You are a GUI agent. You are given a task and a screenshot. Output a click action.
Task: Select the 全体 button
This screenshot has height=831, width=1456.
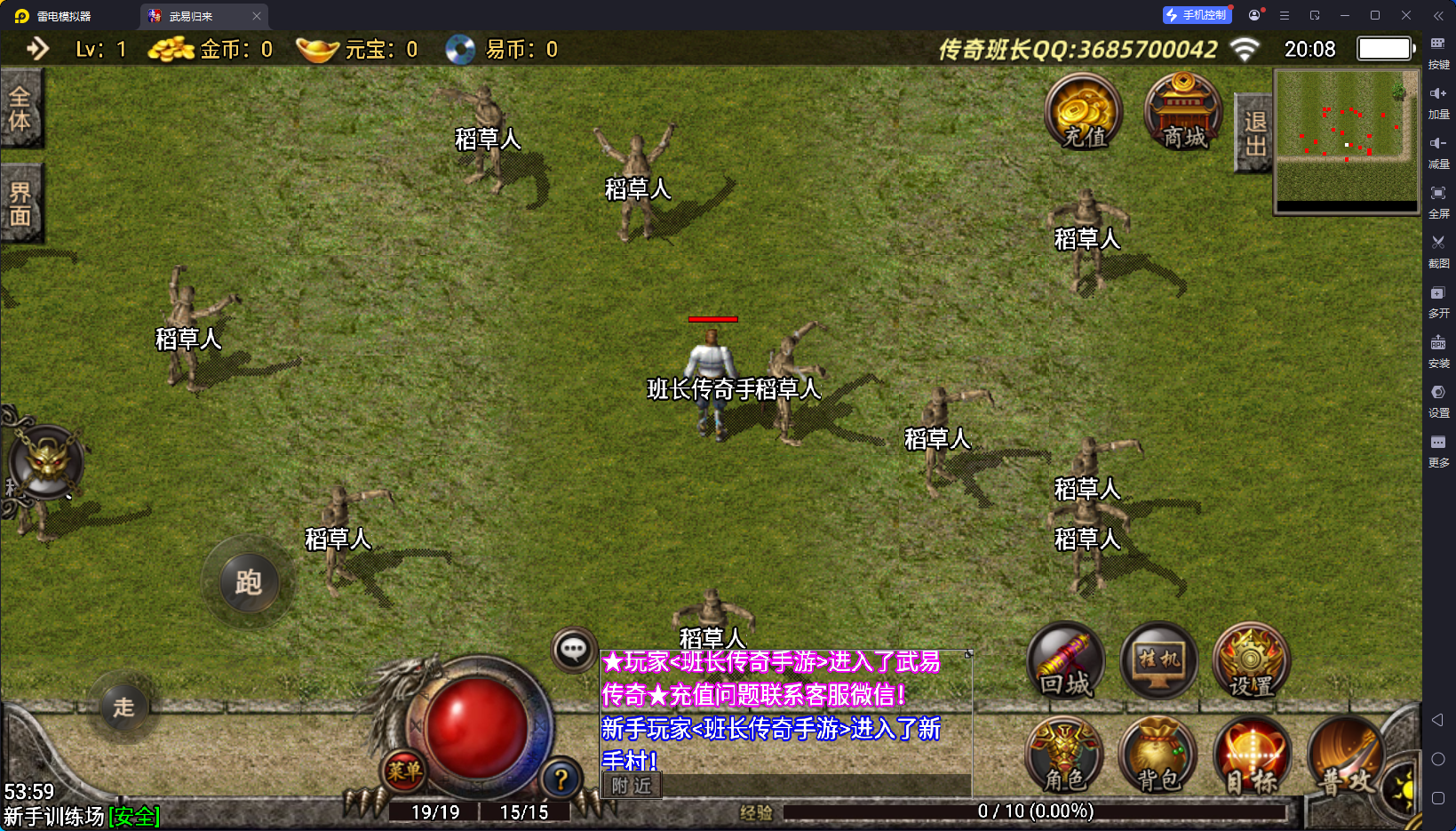point(20,108)
